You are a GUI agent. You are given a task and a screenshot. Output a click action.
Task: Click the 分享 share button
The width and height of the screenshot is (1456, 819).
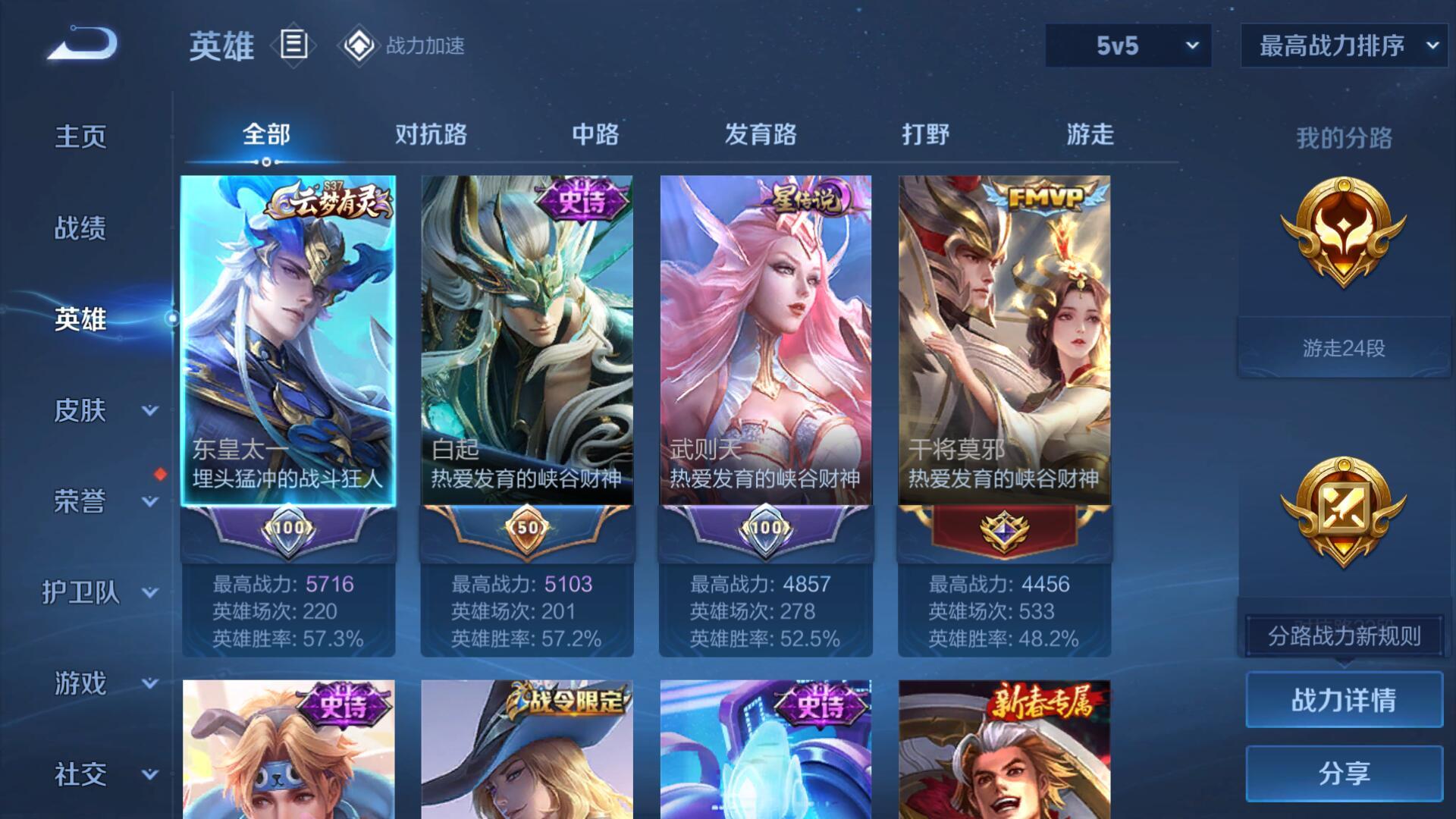(1344, 773)
